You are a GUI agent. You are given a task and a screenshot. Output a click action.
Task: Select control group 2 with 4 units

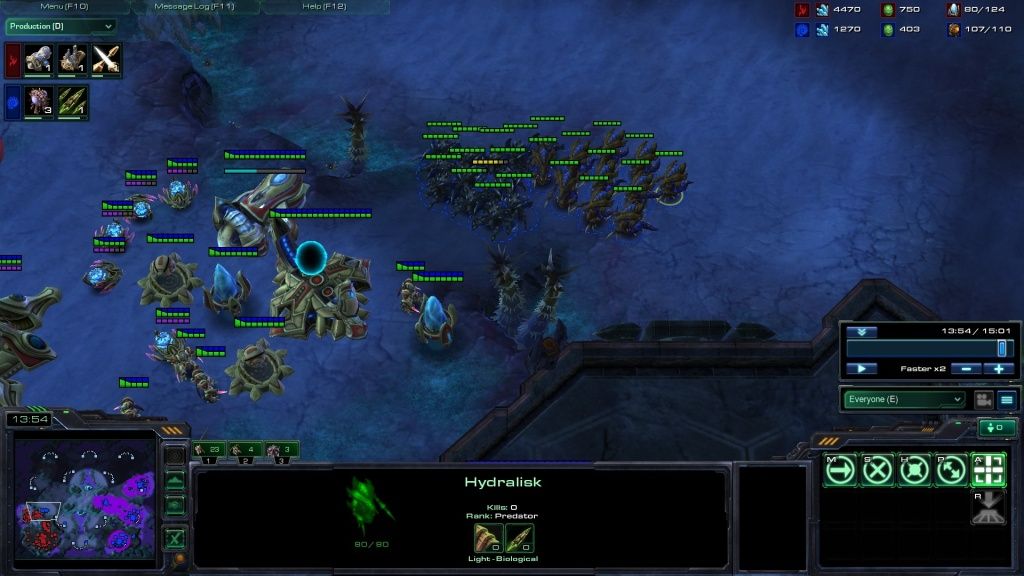click(247, 451)
